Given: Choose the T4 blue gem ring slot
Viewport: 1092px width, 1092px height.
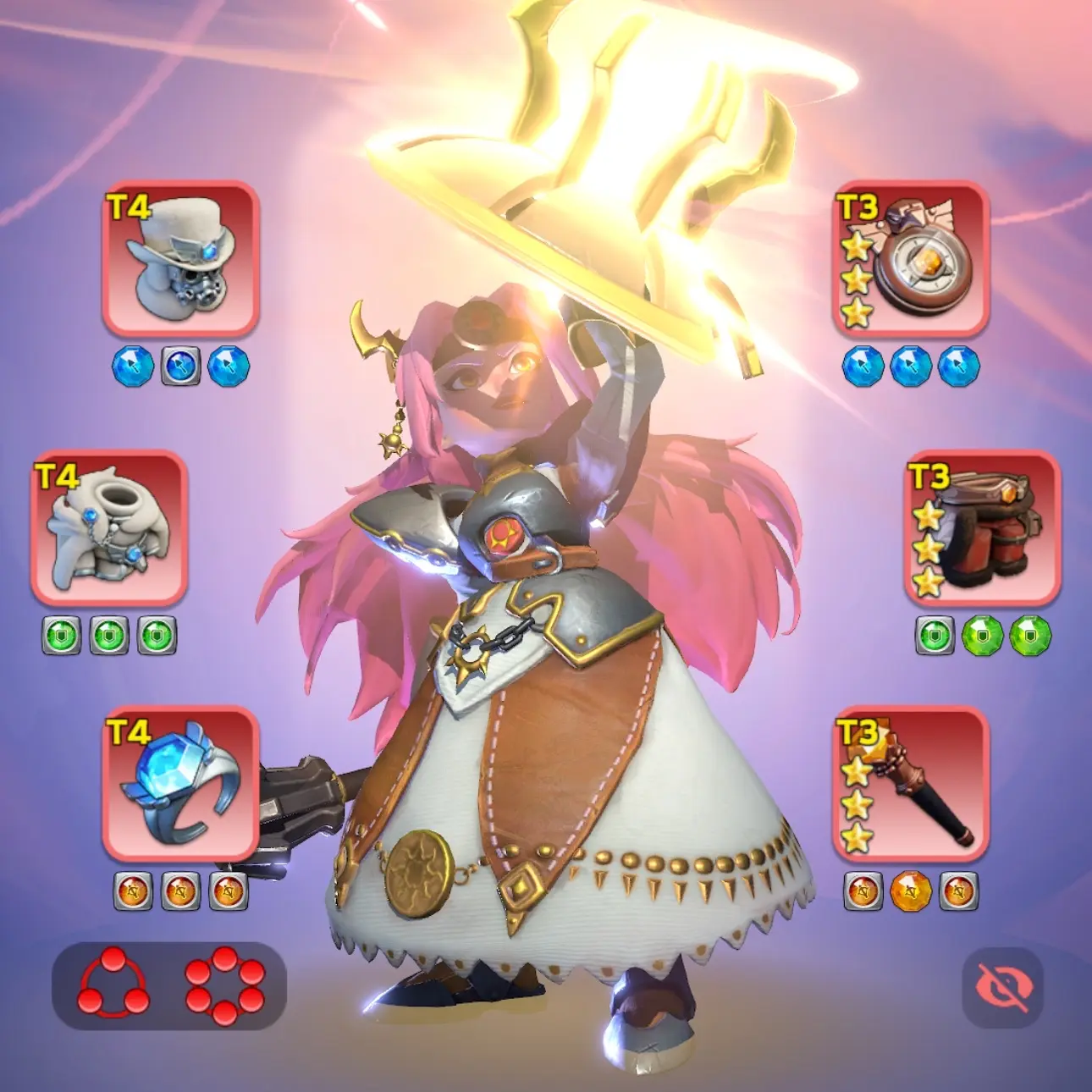Looking at the screenshot, I should pos(180,783).
